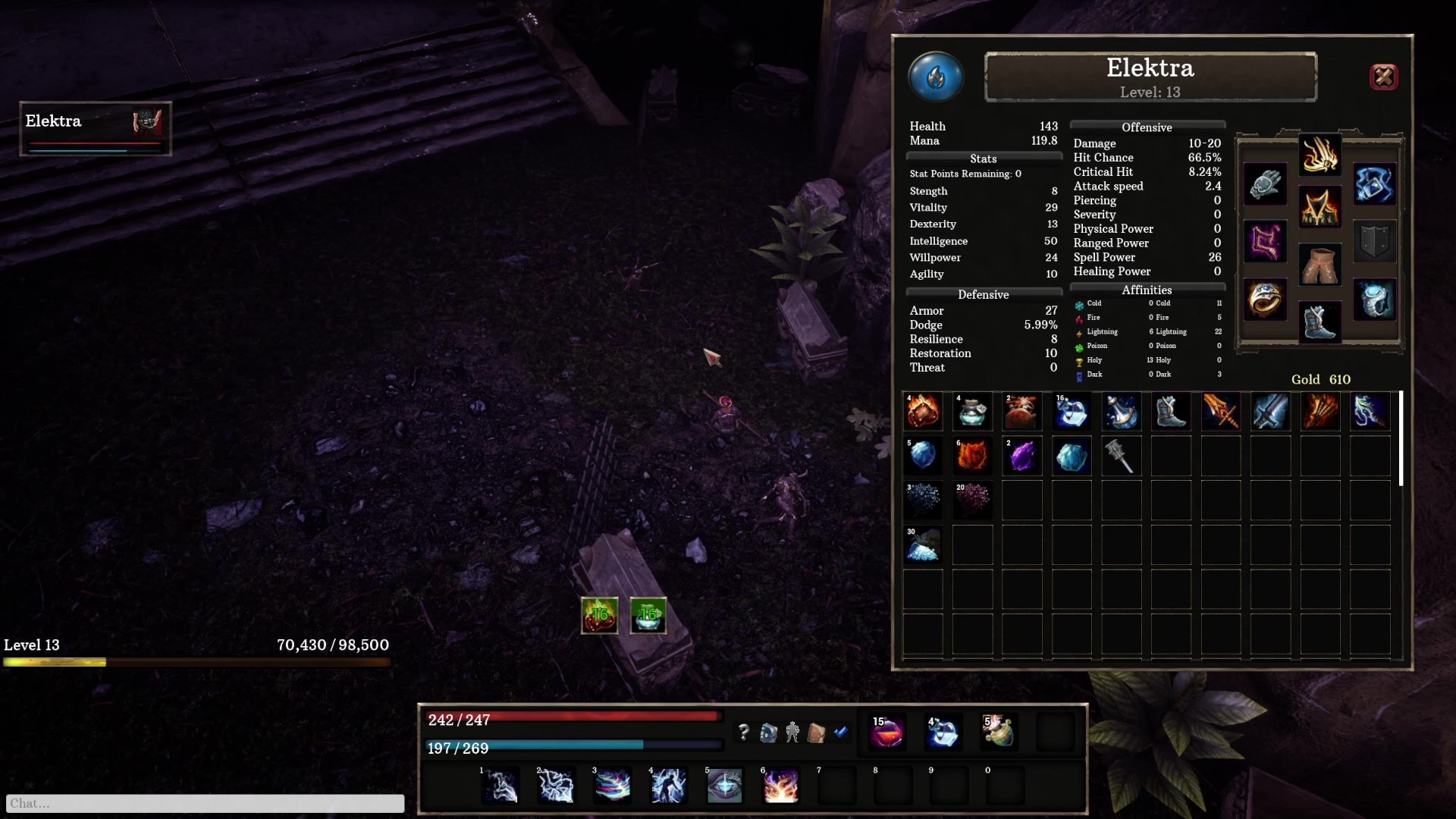Image resolution: width=1456 pixels, height=819 pixels.
Task: Select the equipped gold ring slot
Action: click(x=1265, y=300)
